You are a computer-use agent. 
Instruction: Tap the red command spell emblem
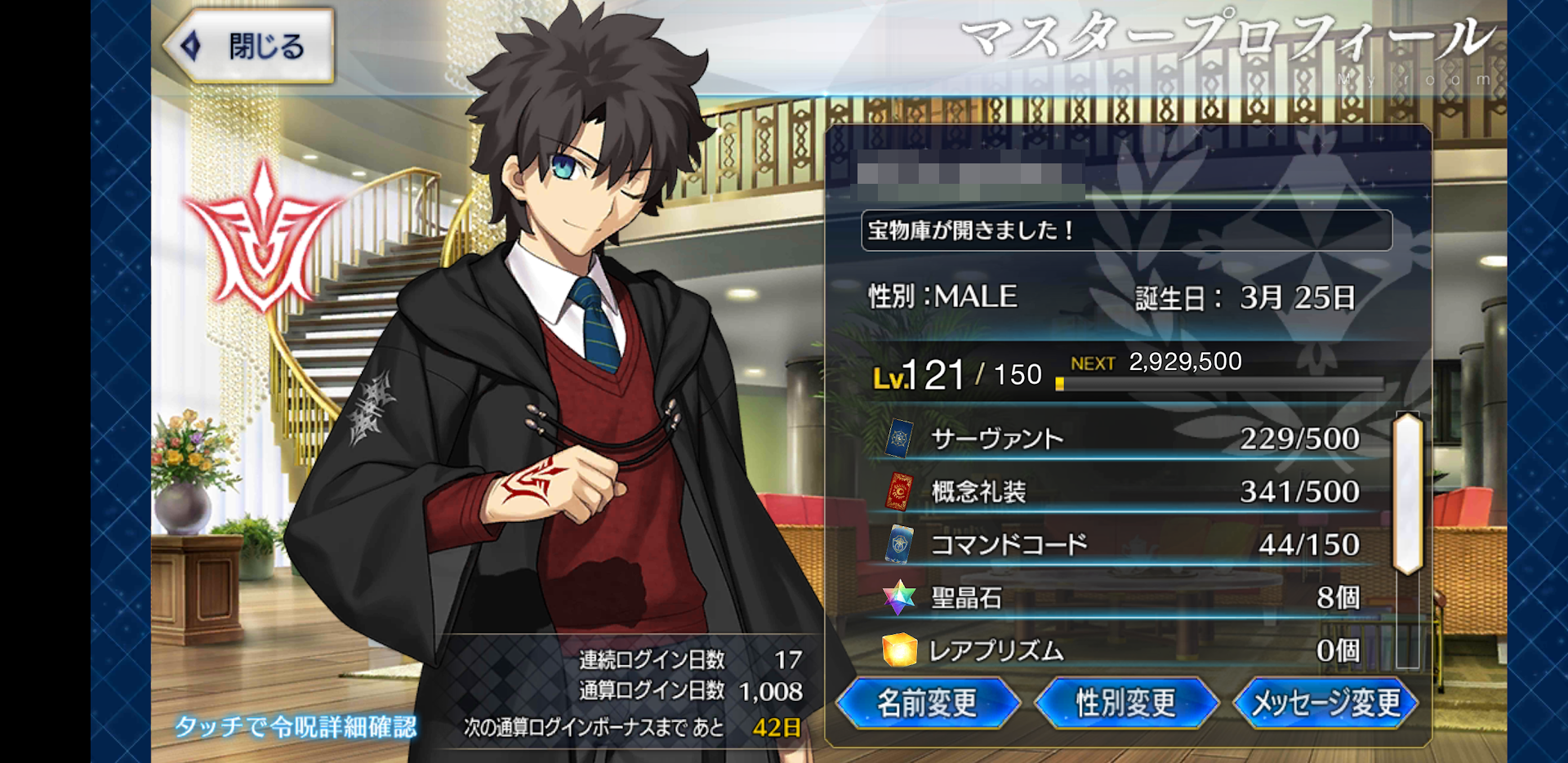[261, 239]
